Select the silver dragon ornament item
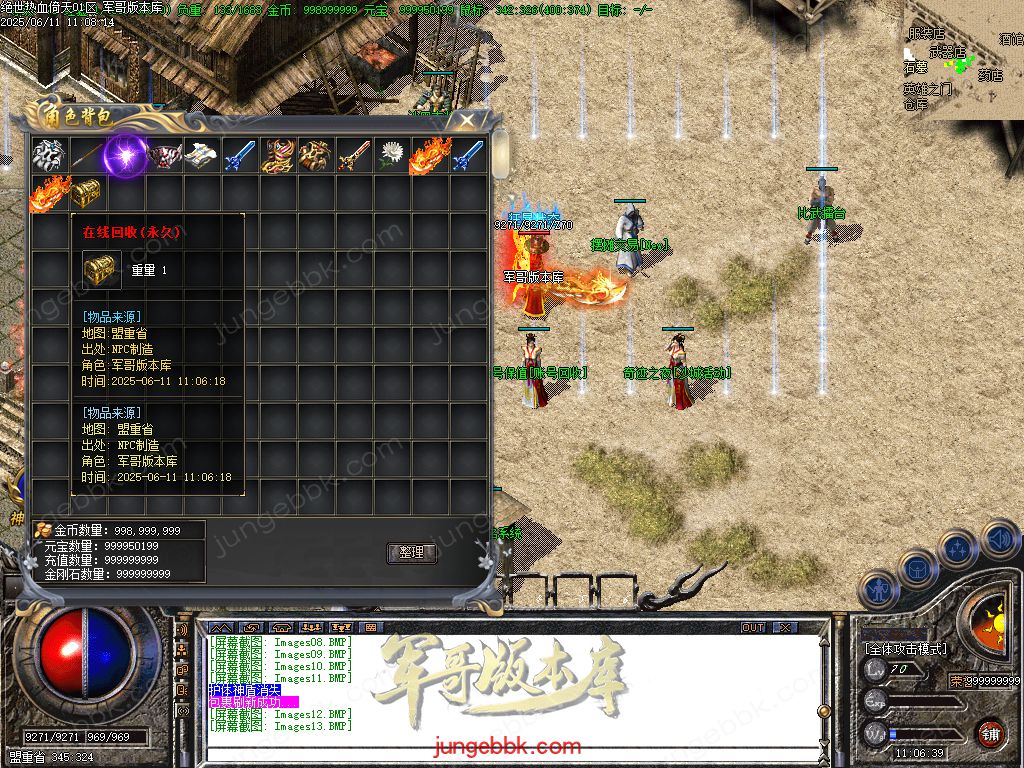1024x768 pixels. (49, 155)
